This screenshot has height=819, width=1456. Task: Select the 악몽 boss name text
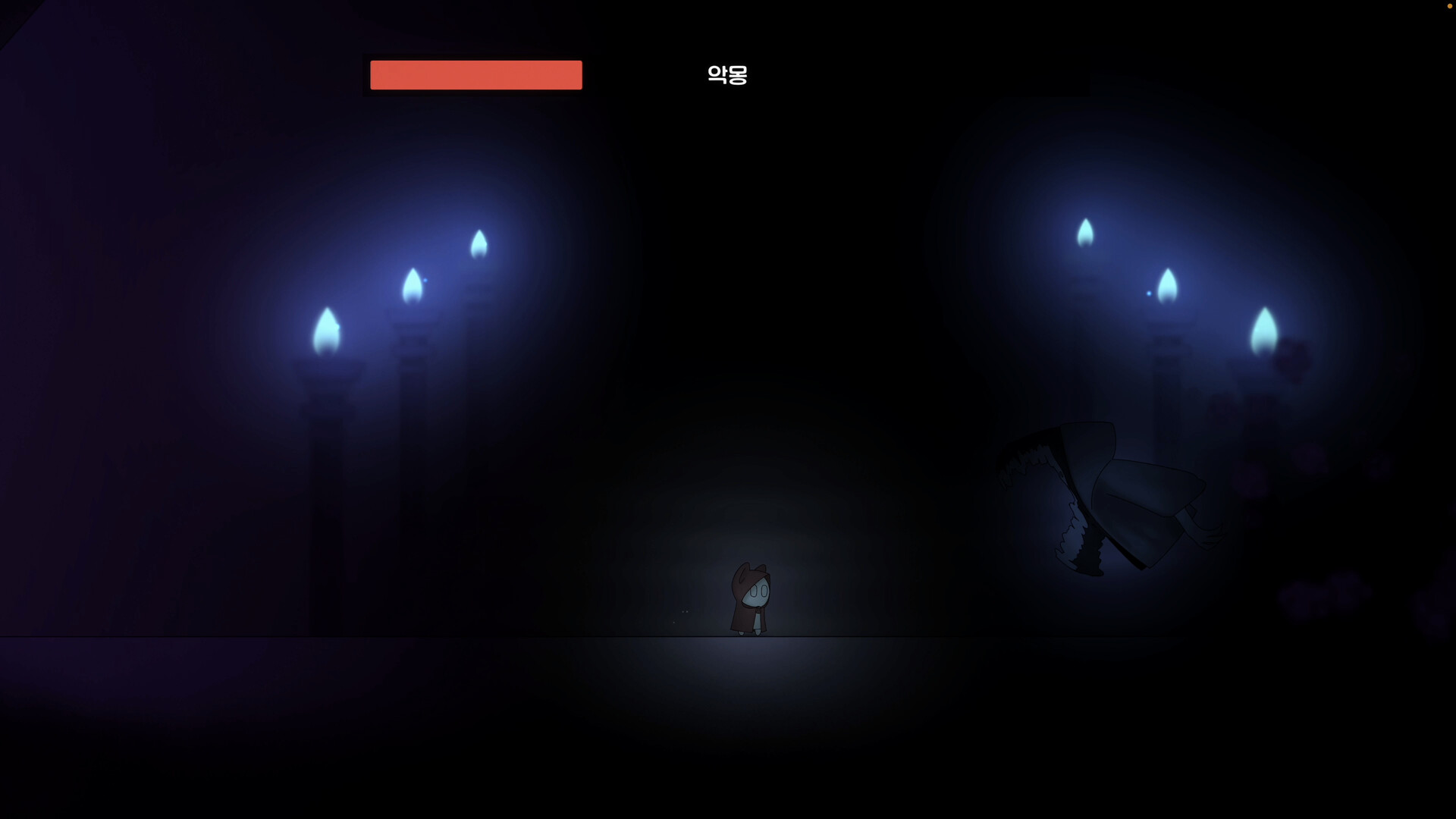point(727,75)
